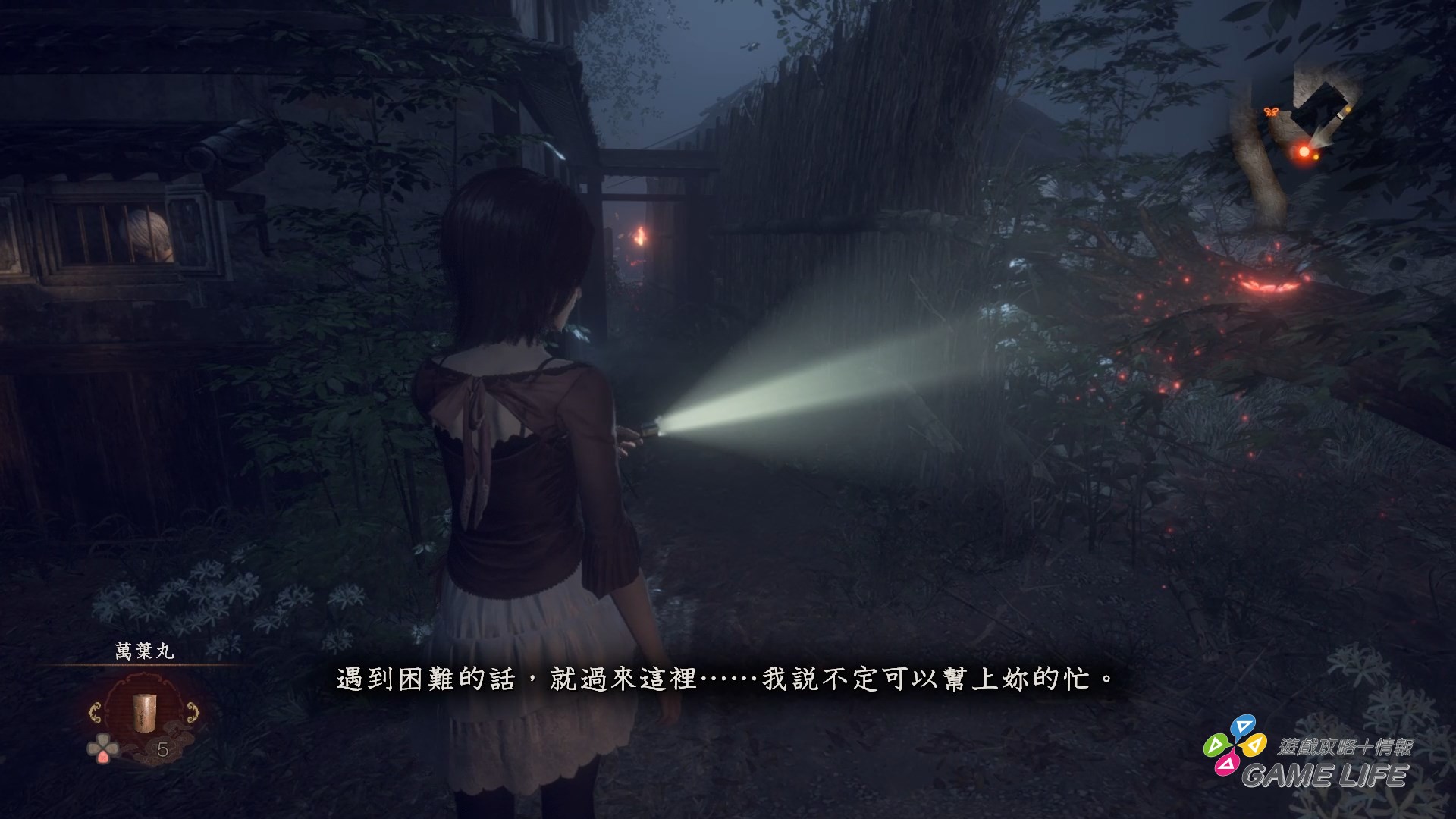Click the right bracket arrow to cycle items
Image resolution: width=1456 pixels, height=819 pixels.
point(193,711)
